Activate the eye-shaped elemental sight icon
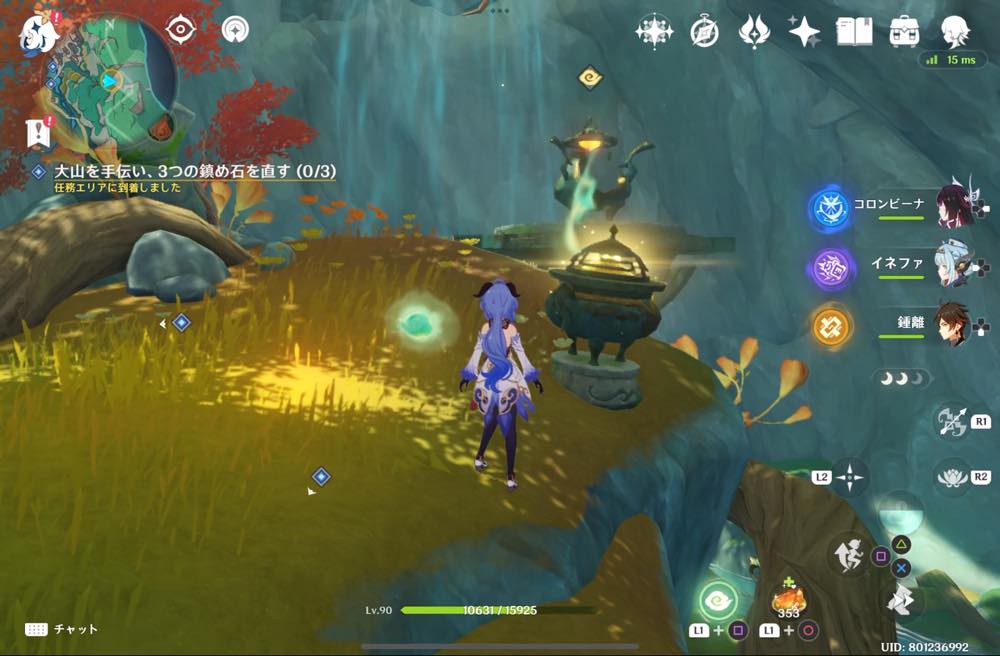Screen dimensions: 1000x656 pyautogui.click(x=180, y=30)
